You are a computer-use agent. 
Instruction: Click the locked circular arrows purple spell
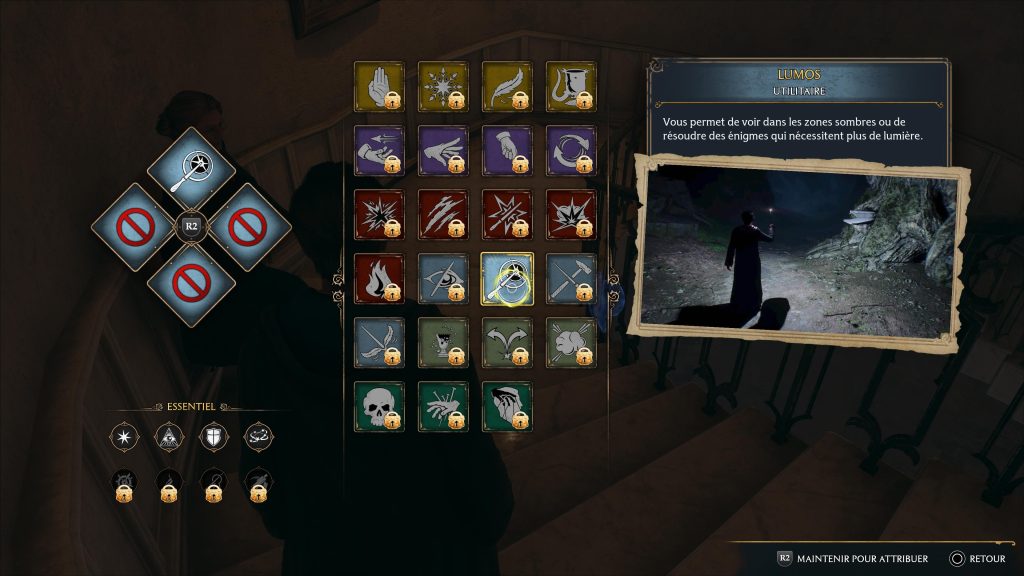coord(571,150)
